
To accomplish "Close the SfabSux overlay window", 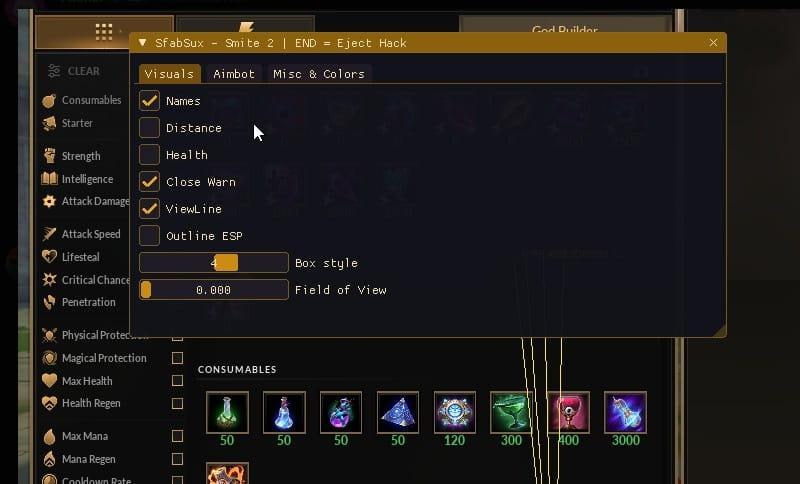I will (x=713, y=43).
